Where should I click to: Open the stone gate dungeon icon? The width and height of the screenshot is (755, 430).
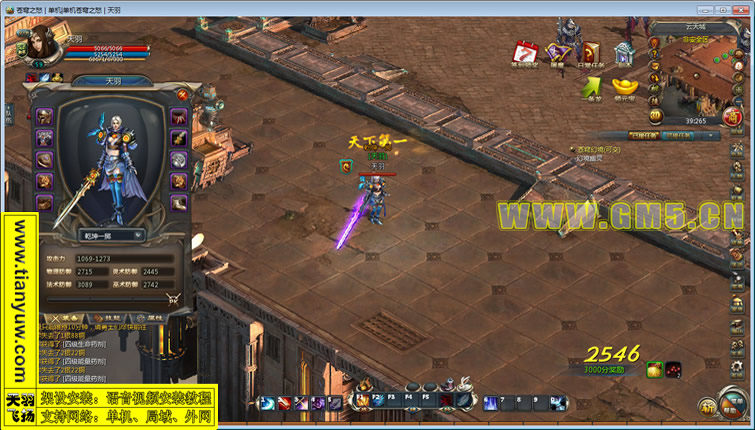click(624, 53)
